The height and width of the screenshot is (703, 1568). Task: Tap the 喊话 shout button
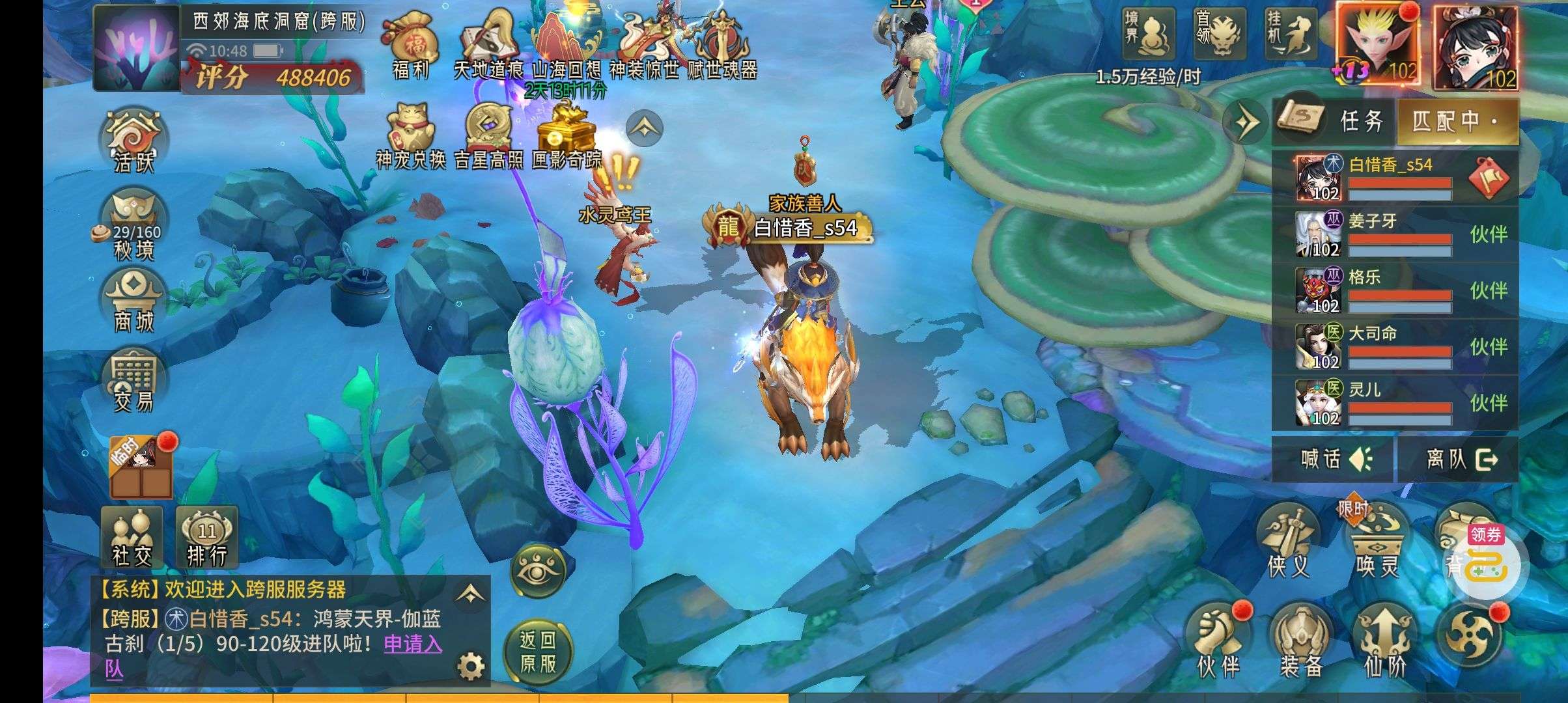coord(1335,460)
